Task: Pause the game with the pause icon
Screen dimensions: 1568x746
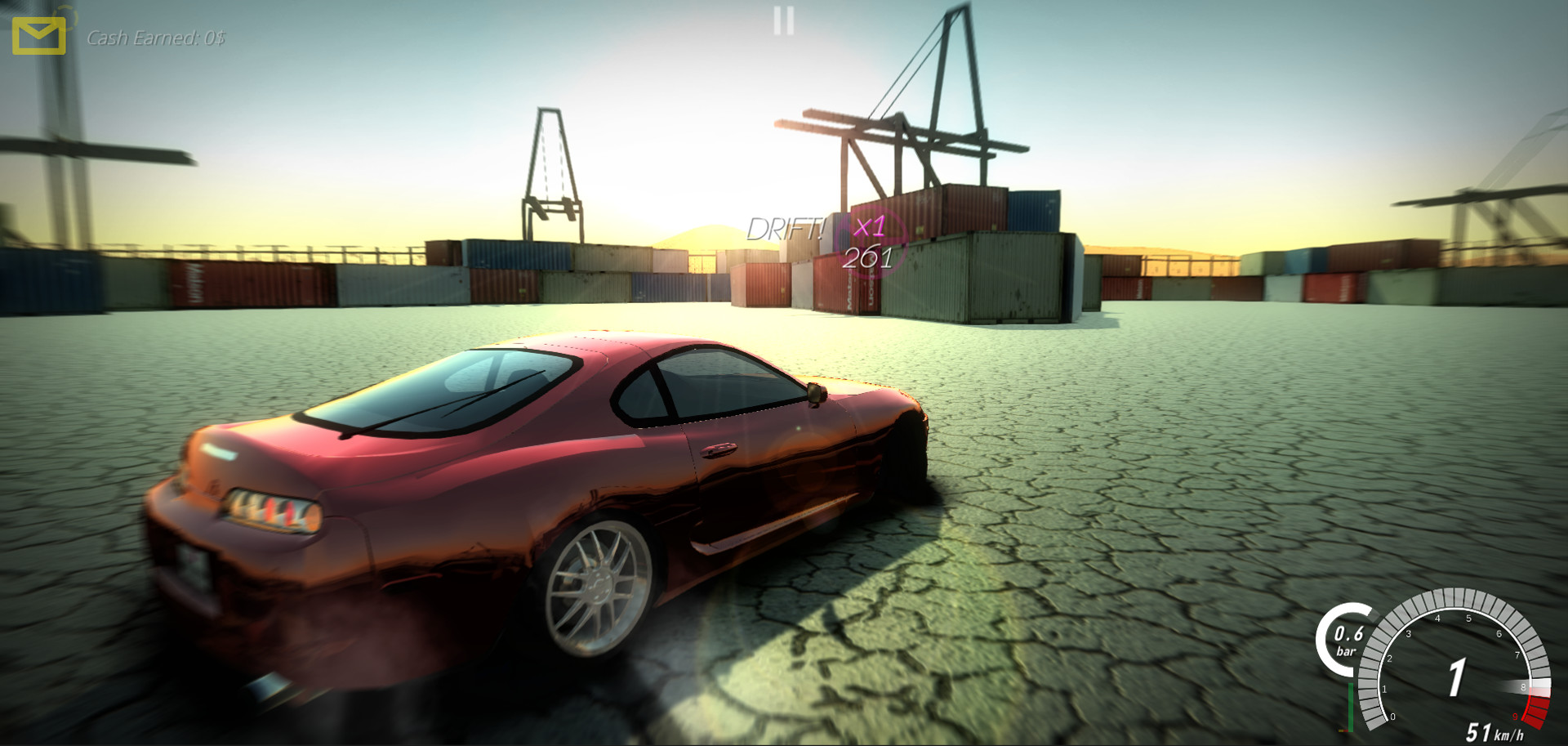Action: (x=782, y=20)
